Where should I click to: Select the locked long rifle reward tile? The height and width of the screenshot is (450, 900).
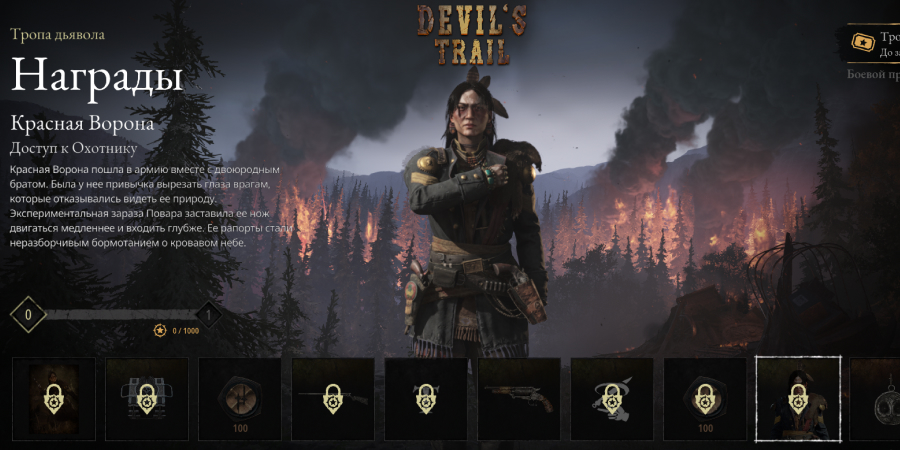331,399
